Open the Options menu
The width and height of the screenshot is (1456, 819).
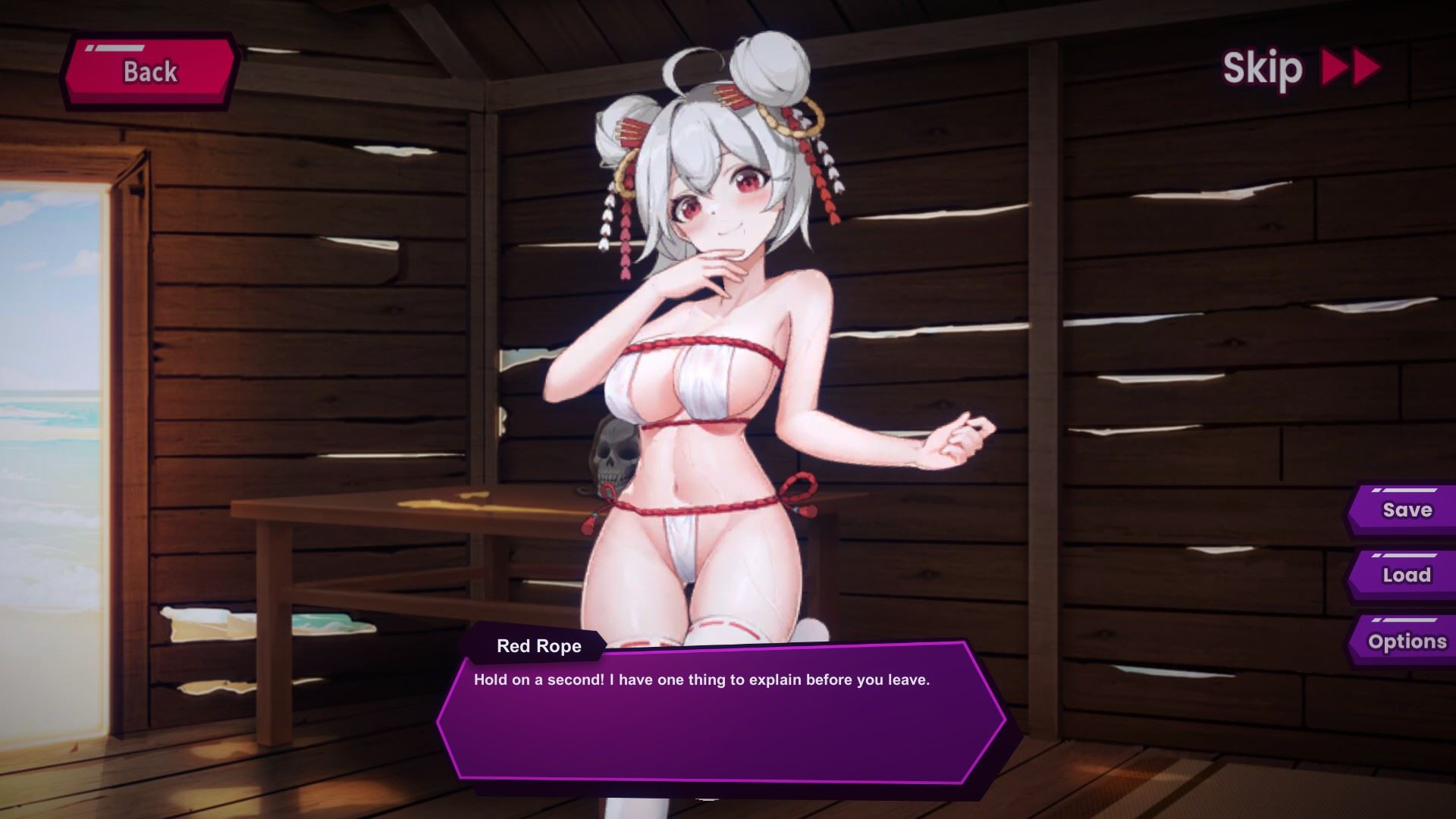[1405, 642]
